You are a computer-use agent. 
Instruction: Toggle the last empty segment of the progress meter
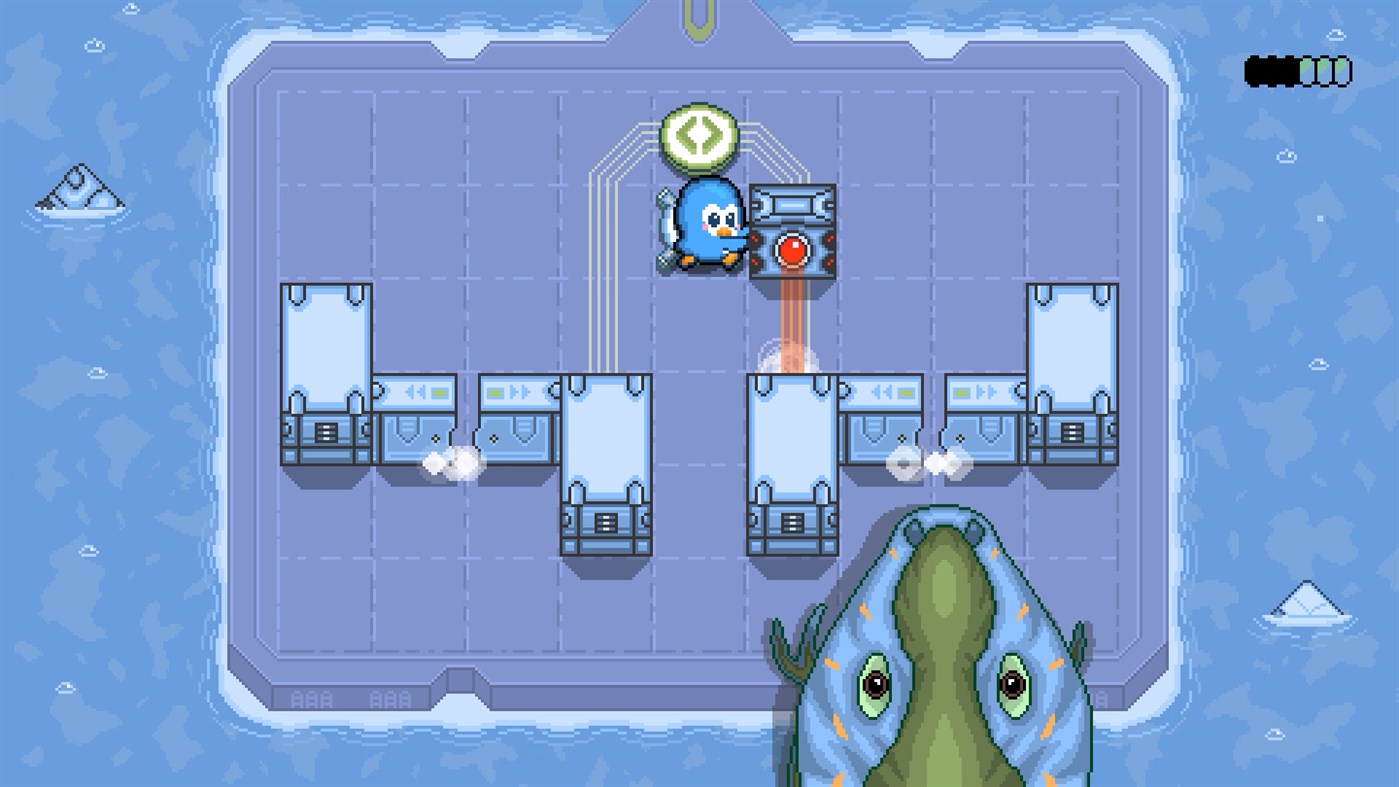coord(1345,70)
